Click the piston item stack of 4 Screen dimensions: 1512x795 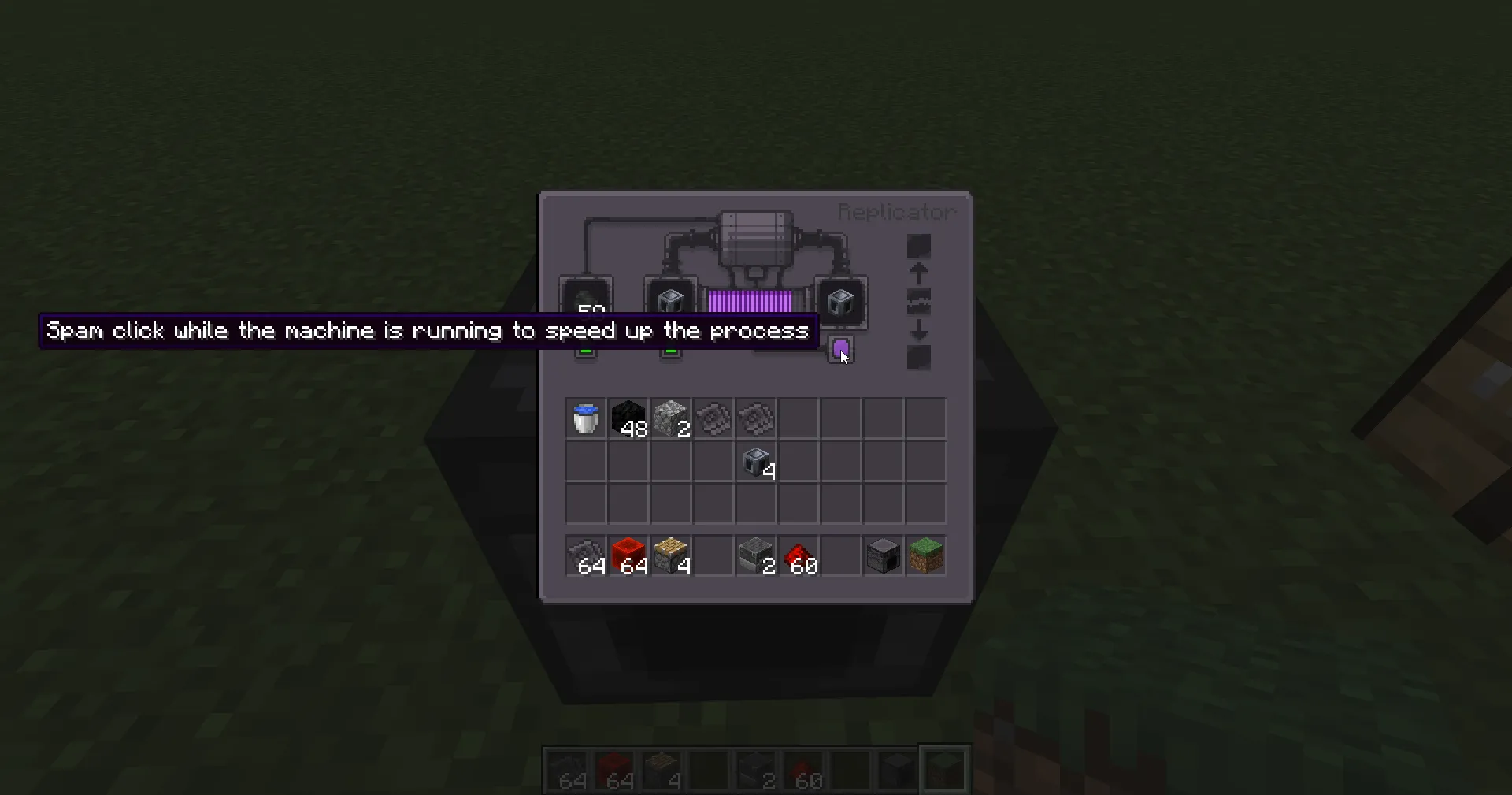click(670, 555)
